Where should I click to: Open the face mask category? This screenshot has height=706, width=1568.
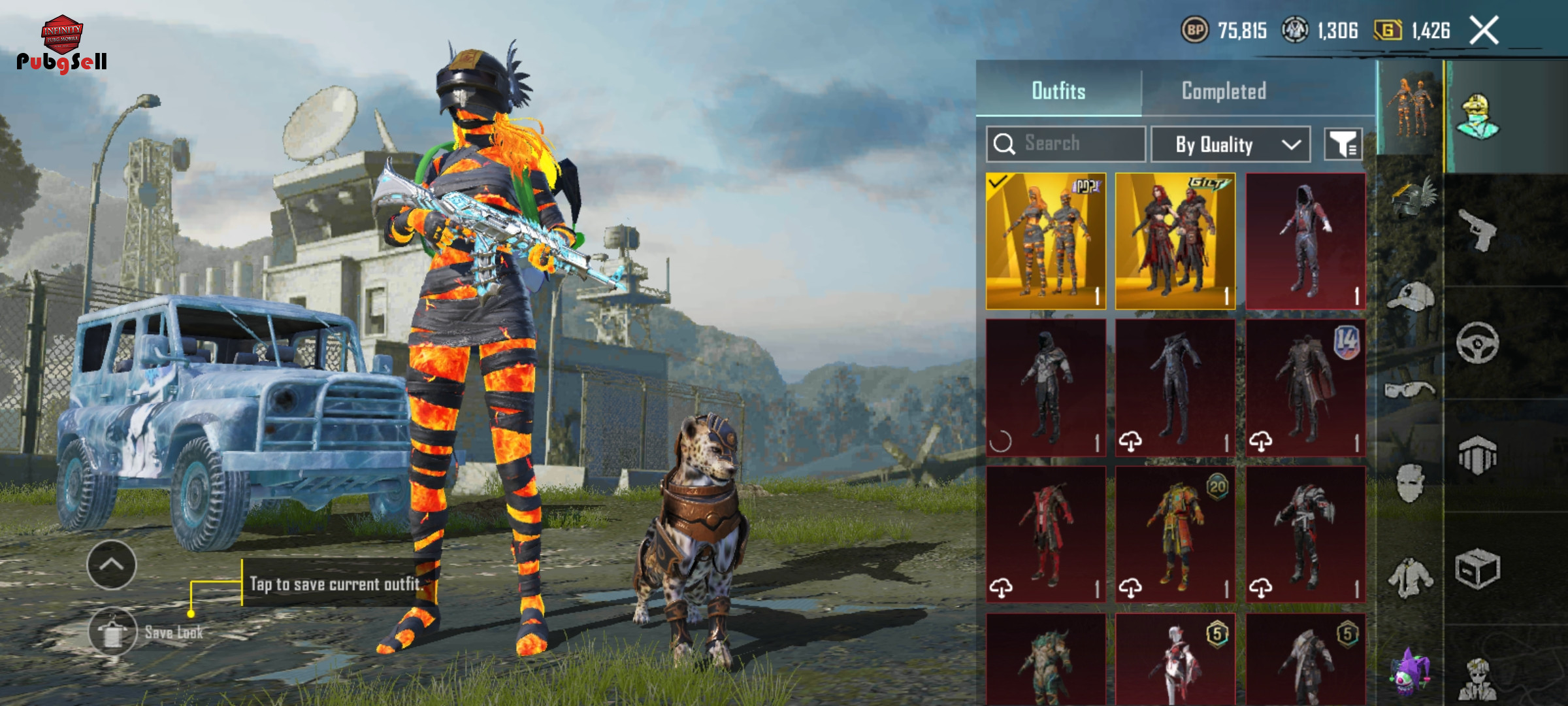click(1410, 483)
